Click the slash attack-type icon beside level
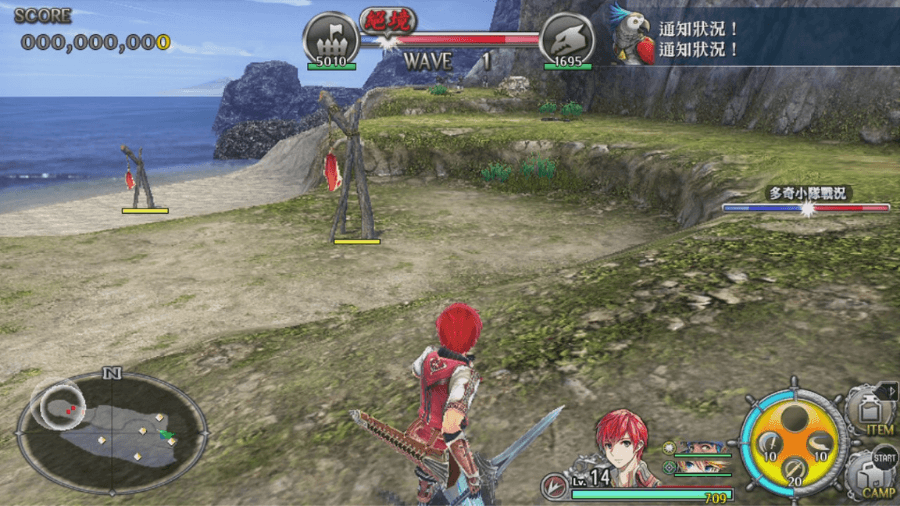 coord(553,485)
